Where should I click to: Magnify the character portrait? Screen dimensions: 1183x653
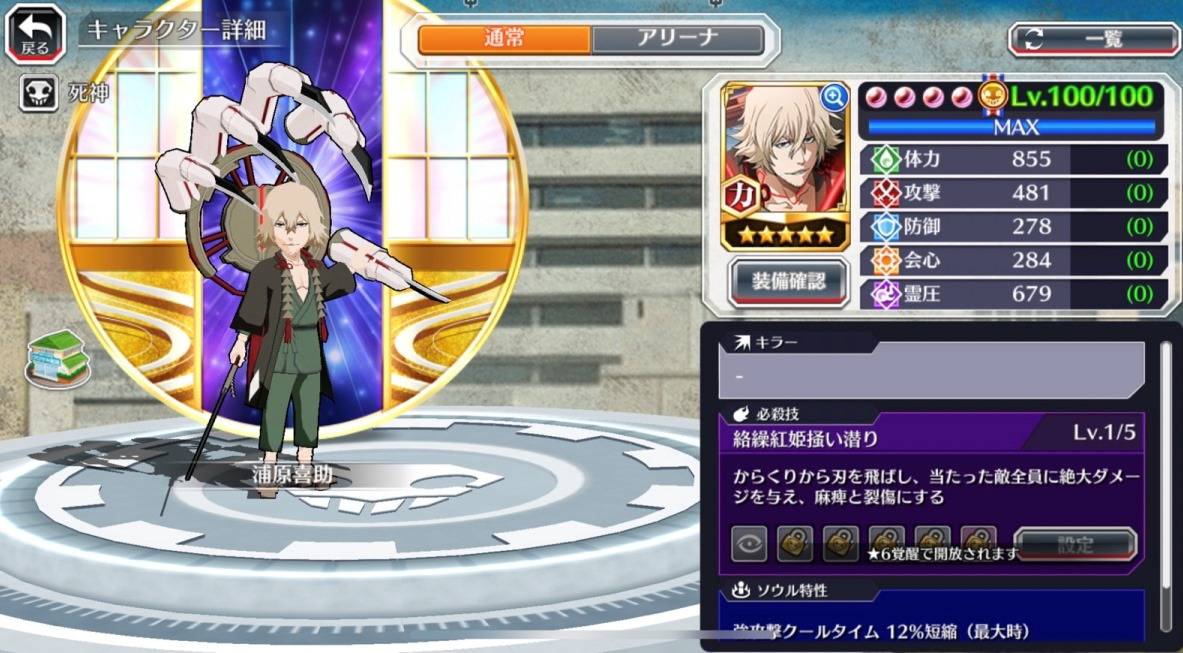(x=833, y=97)
